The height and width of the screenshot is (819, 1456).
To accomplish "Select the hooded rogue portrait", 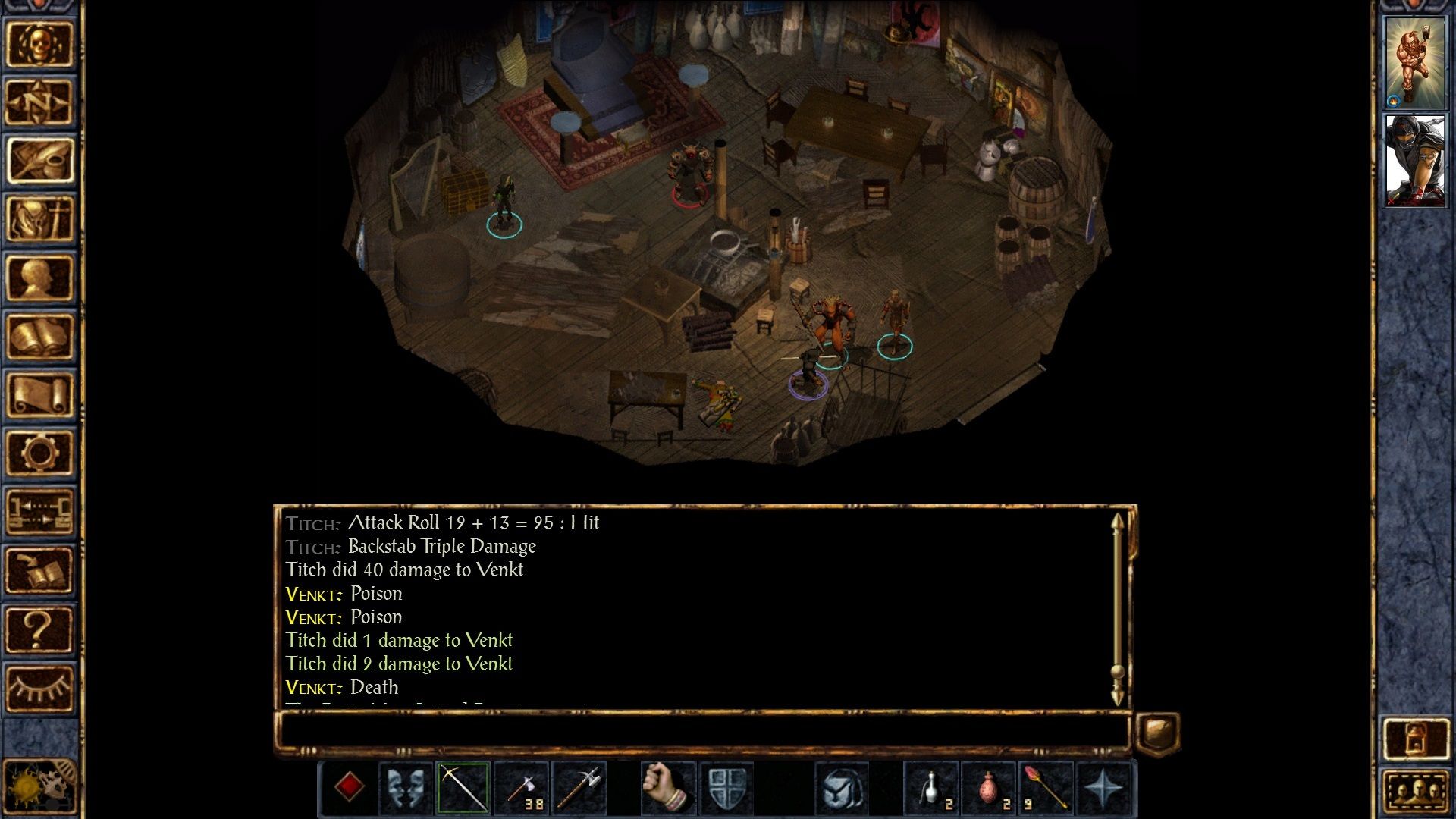I will pyautogui.click(x=1414, y=161).
